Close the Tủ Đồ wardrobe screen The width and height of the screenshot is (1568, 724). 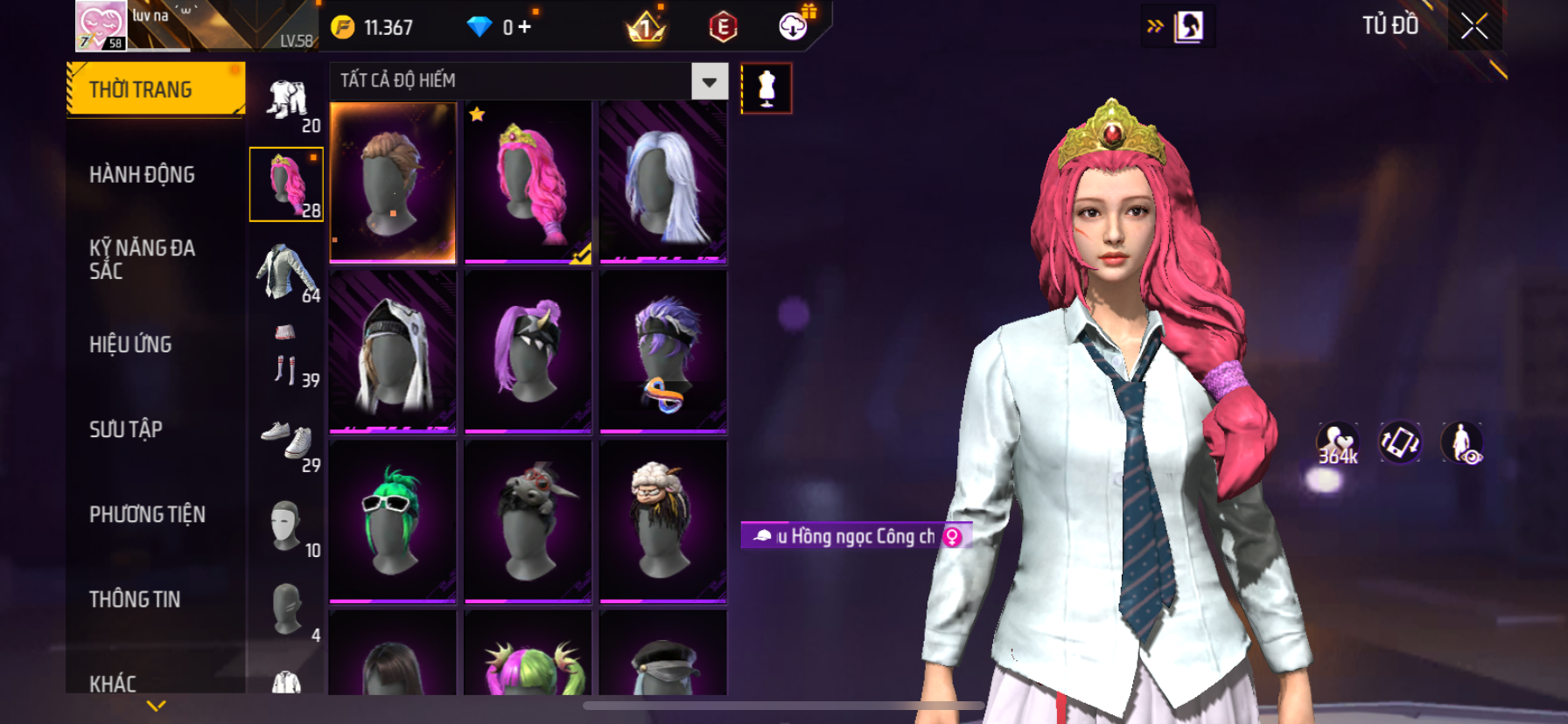[x=1474, y=26]
